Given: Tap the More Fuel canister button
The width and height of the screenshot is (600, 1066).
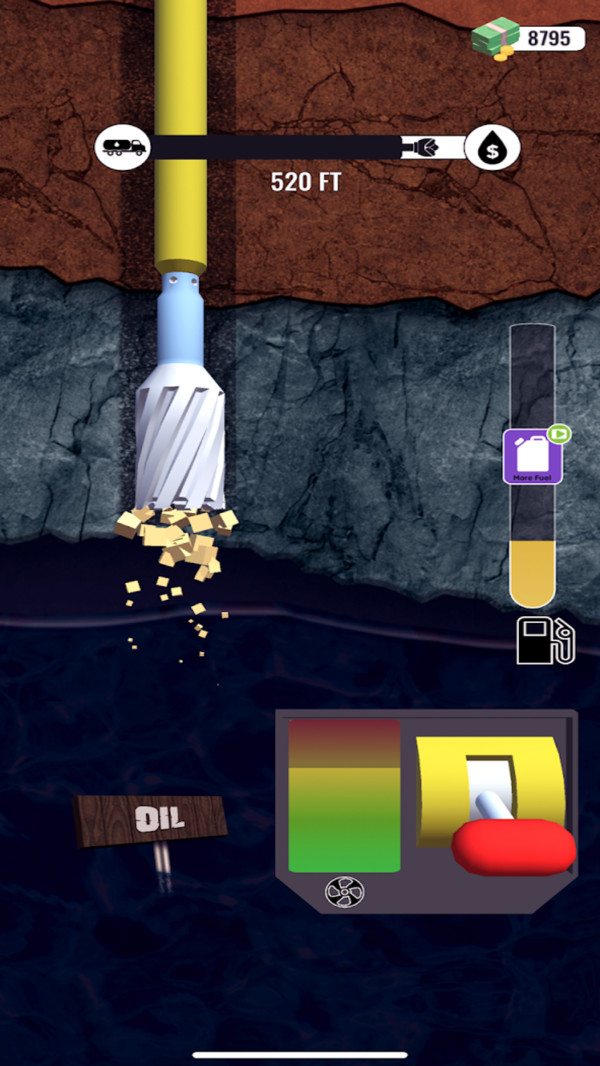Looking at the screenshot, I should 533,457.
